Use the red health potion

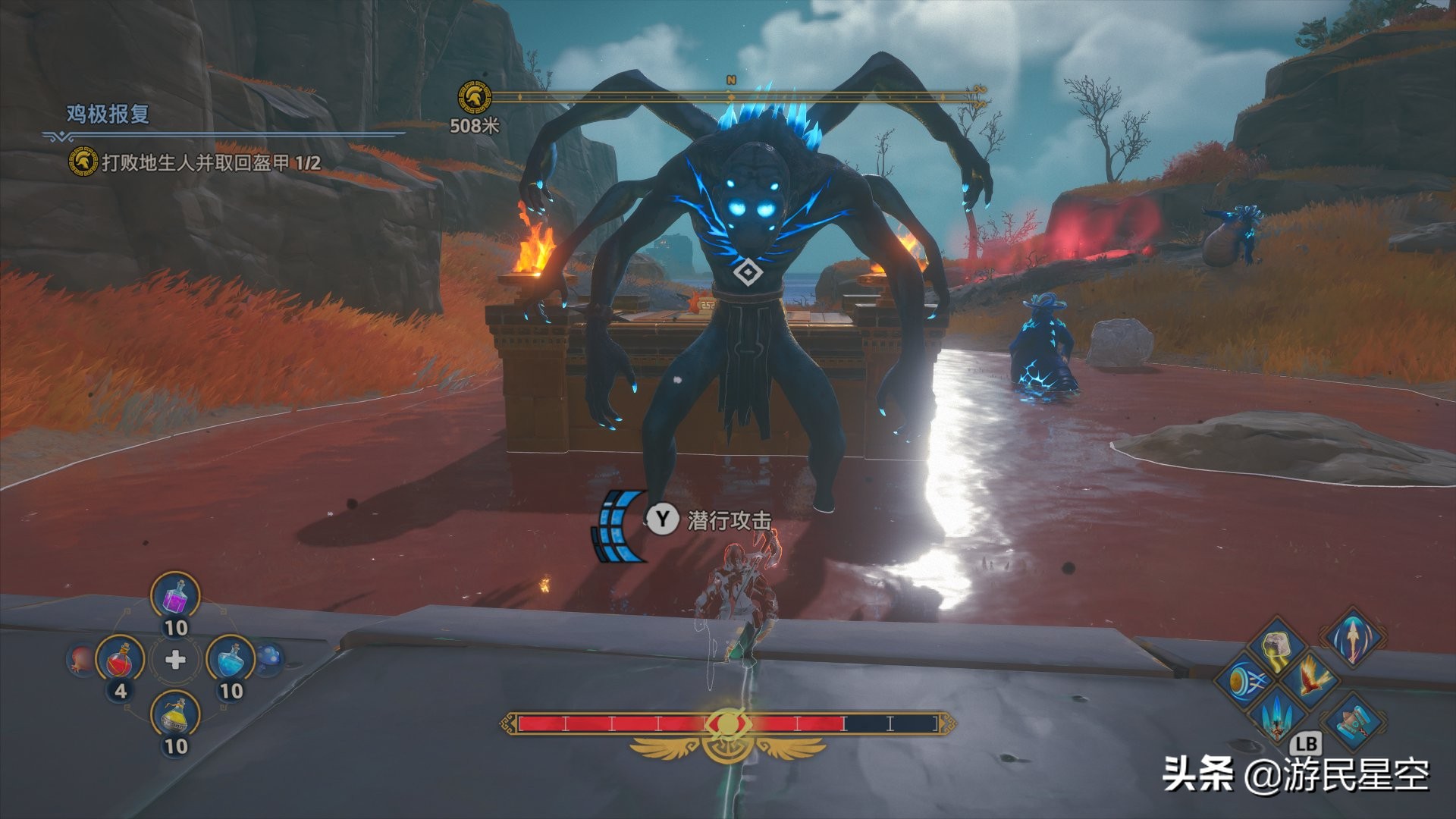120,660
